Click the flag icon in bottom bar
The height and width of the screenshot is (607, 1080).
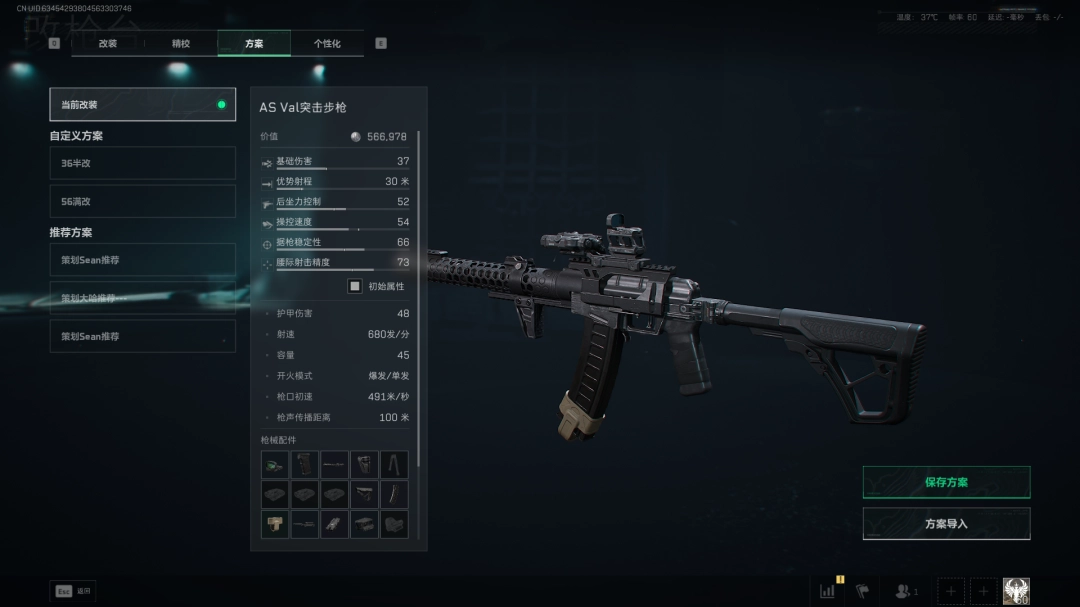click(x=862, y=591)
